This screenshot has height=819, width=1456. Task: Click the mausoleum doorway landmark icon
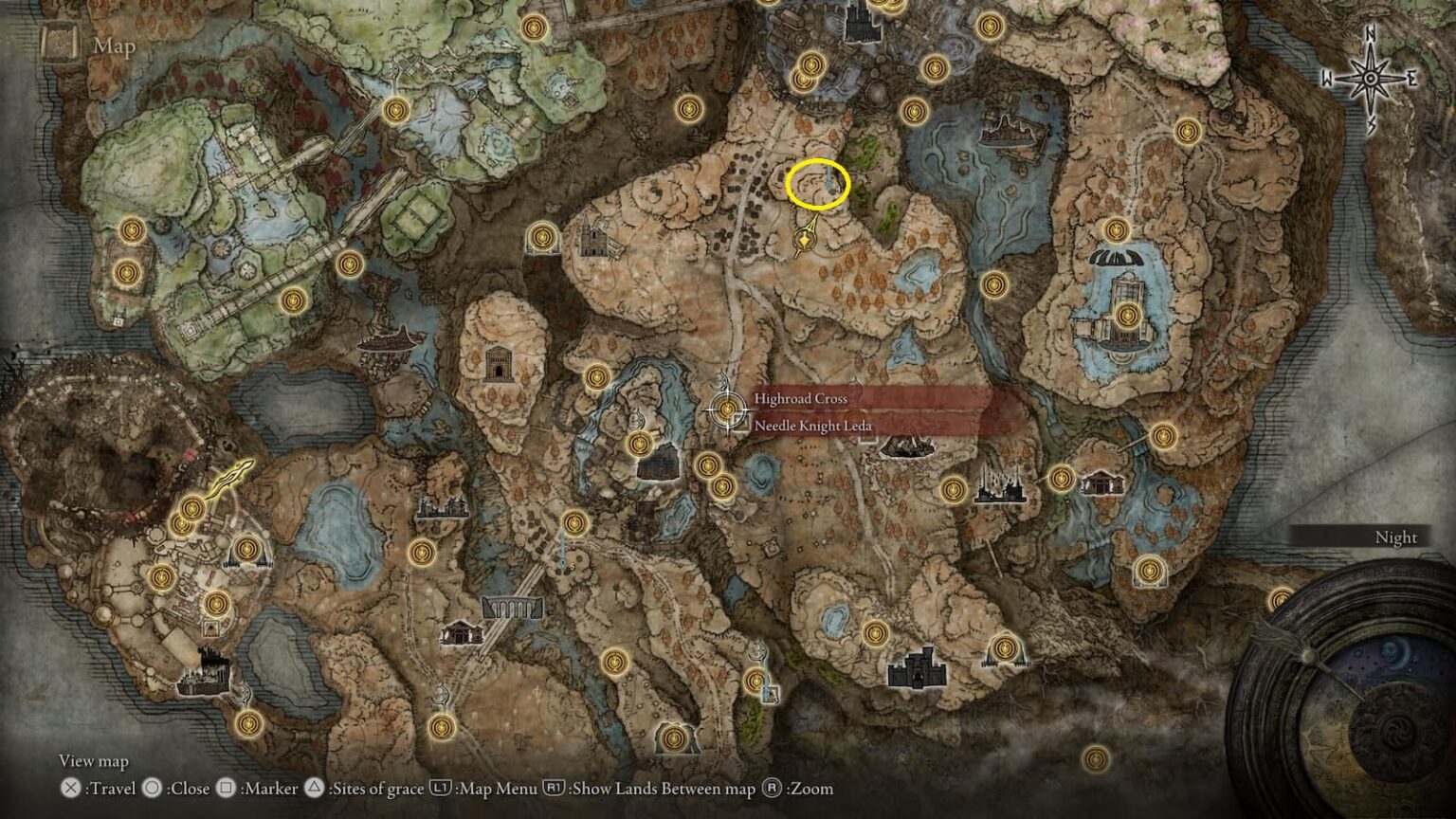(x=499, y=364)
